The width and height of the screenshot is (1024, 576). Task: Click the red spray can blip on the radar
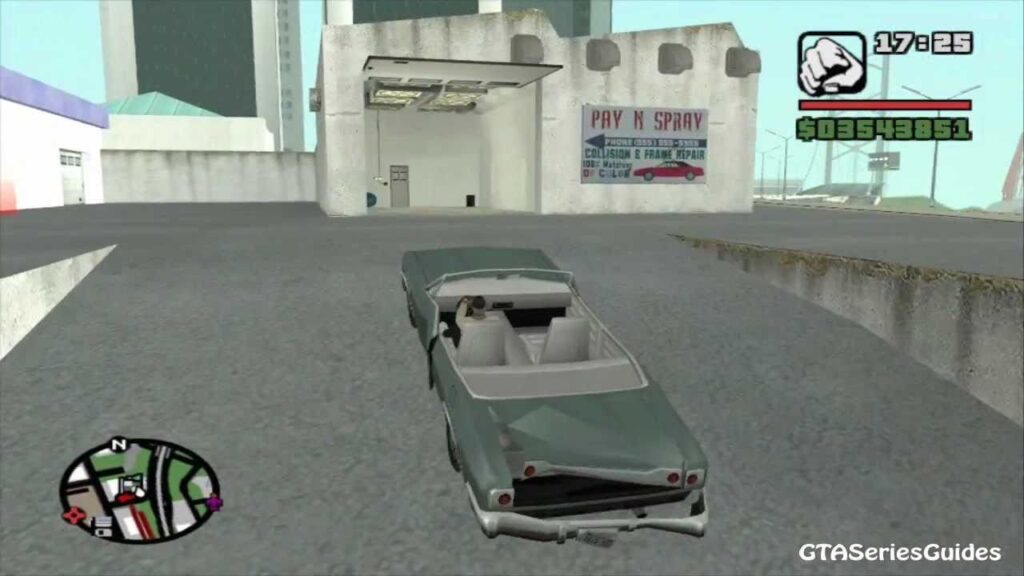click(128, 490)
